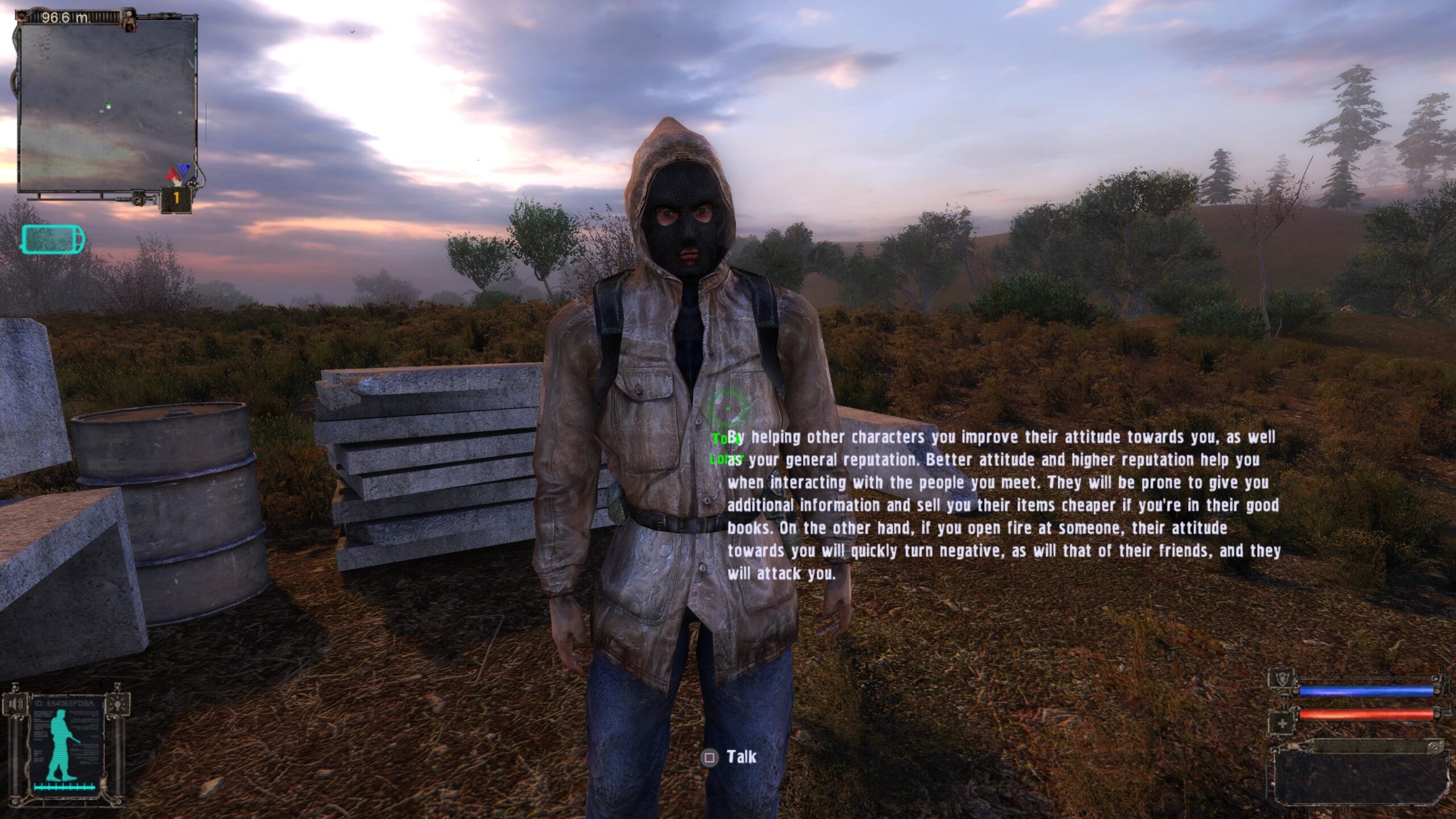Click the red health bar

coord(1366,714)
